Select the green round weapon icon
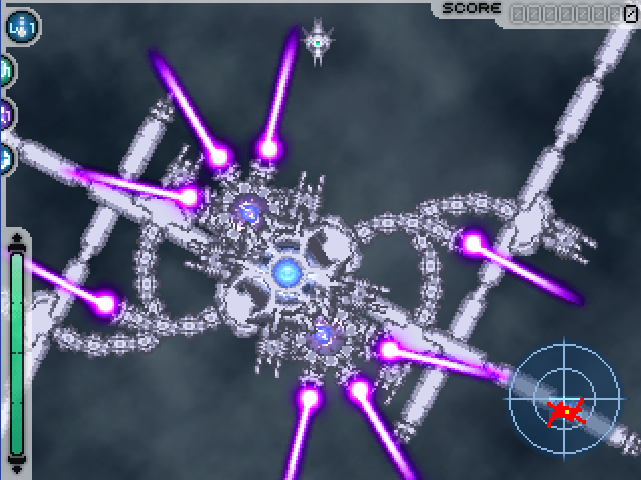Image resolution: width=641 pixels, height=480 pixels. point(5,70)
